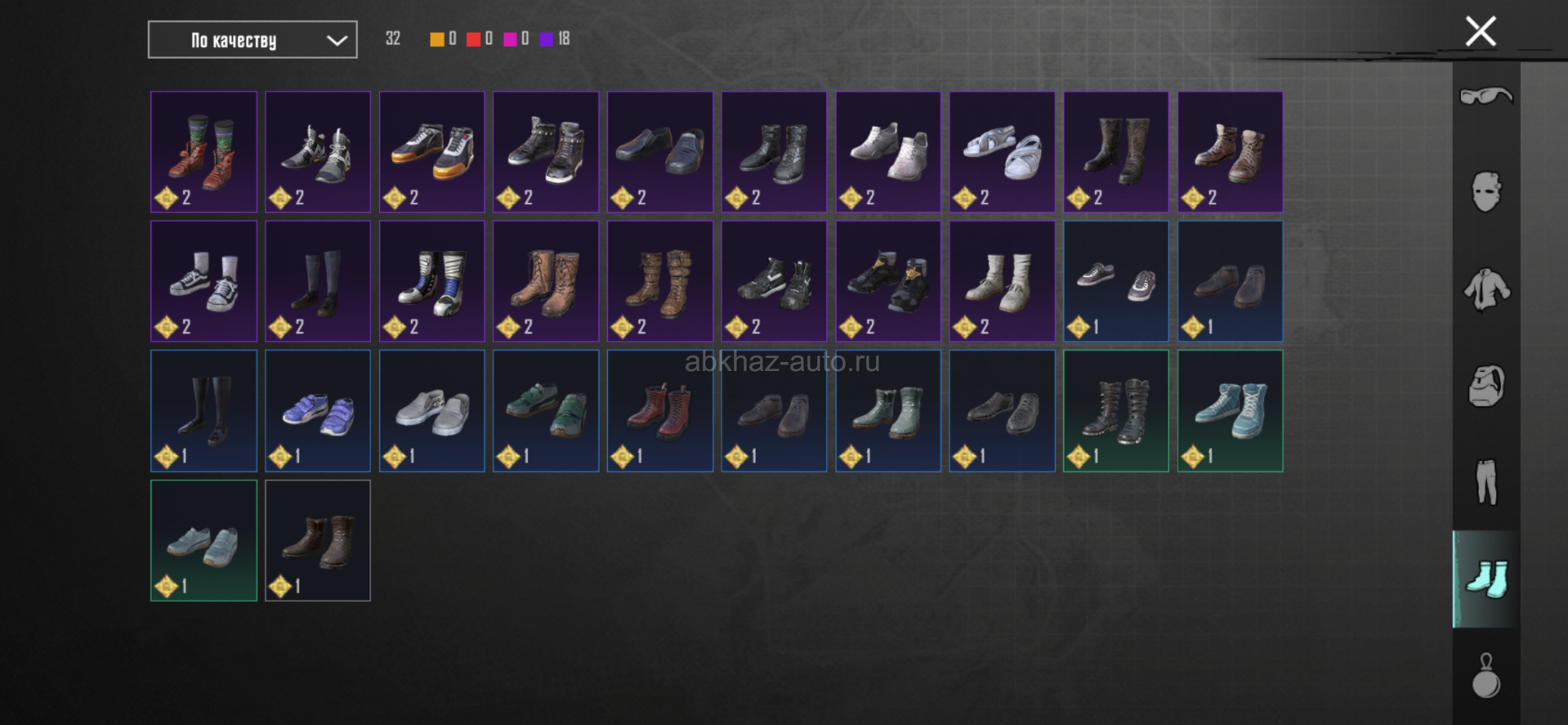This screenshot has height=725, width=1568.
Task: Select the teal high-top sneakers
Action: pyautogui.click(x=1230, y=411)
